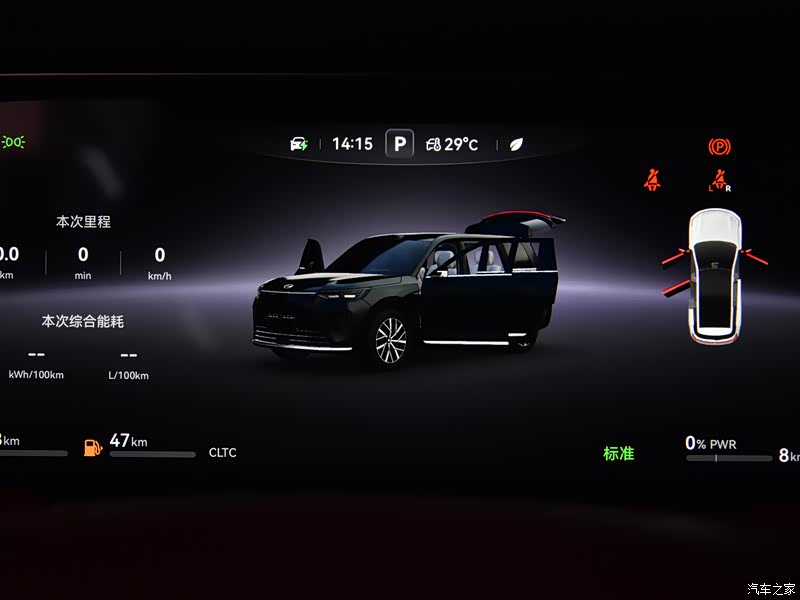Image resolution: width=800 pixels, height=600 pixels.
Task: Toggle the green eco leaf icon
Action: click(517, 144)
